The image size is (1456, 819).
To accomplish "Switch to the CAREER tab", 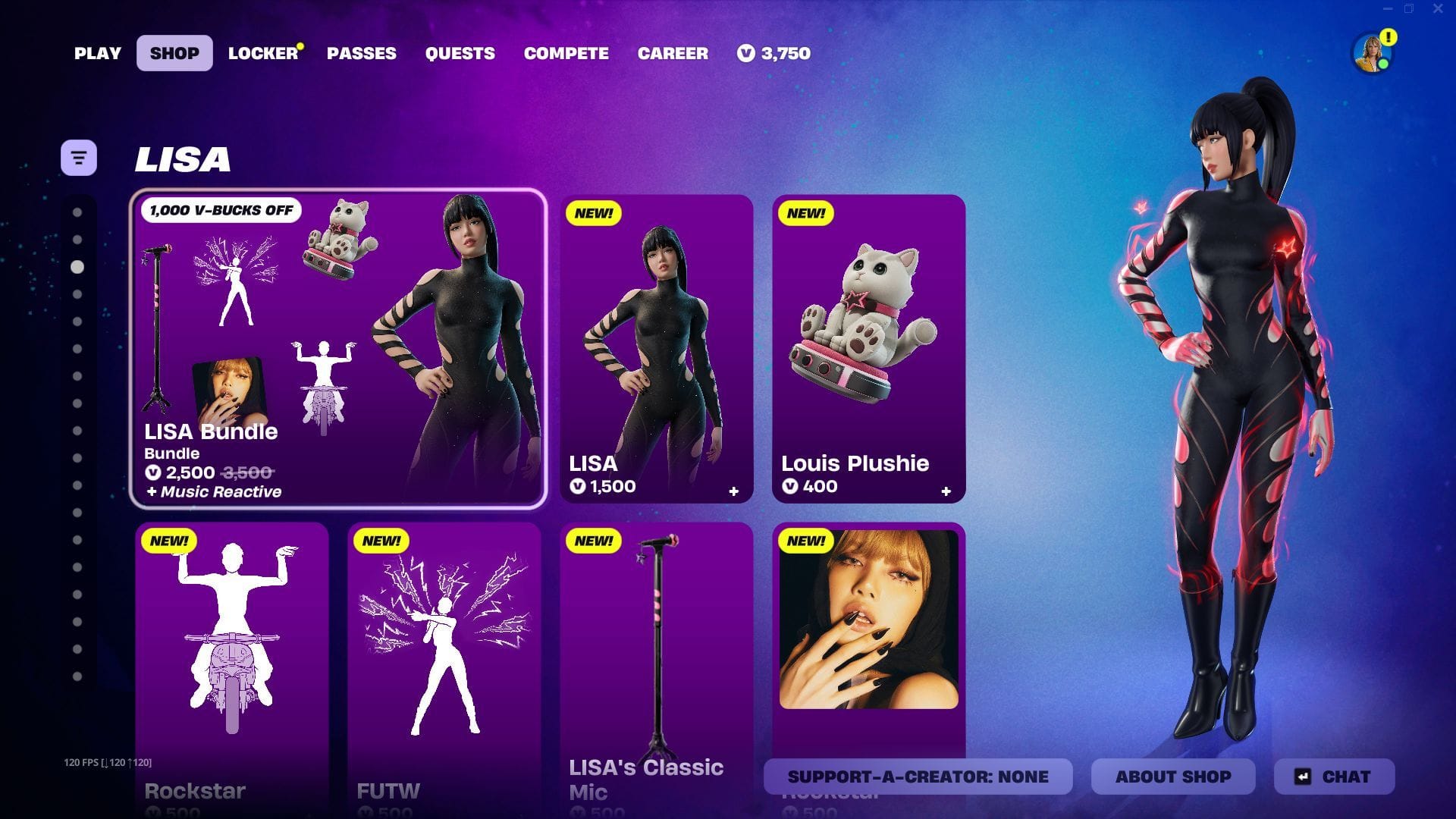I will coord(673,53).
